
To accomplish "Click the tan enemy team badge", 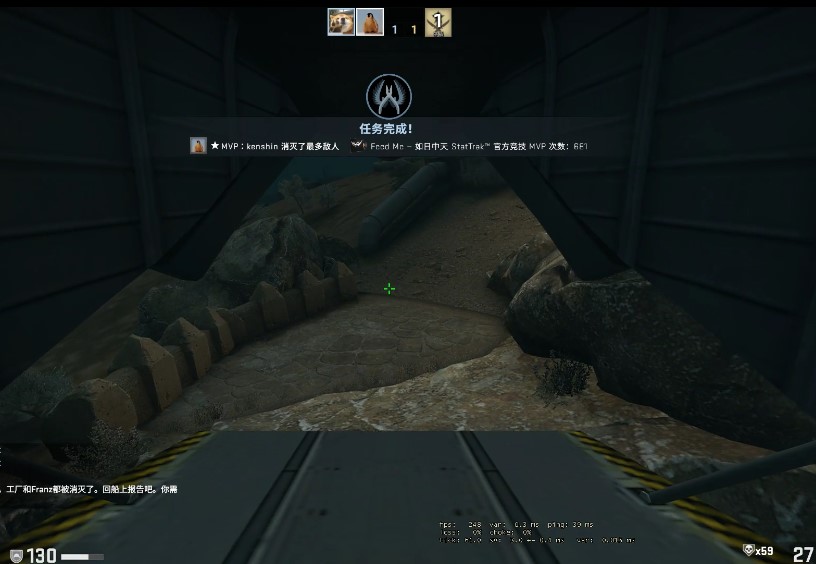I will tap(437, 22).
